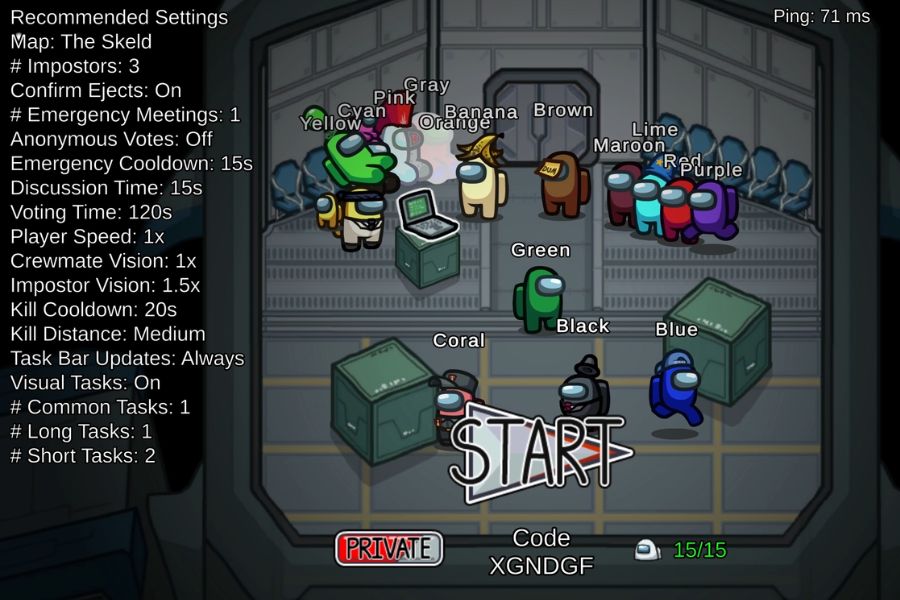The width and height of the screenshot is (900, 600).
Task: Toggle the PRIVATE lobby setting
Action: (x=389, y=548)
